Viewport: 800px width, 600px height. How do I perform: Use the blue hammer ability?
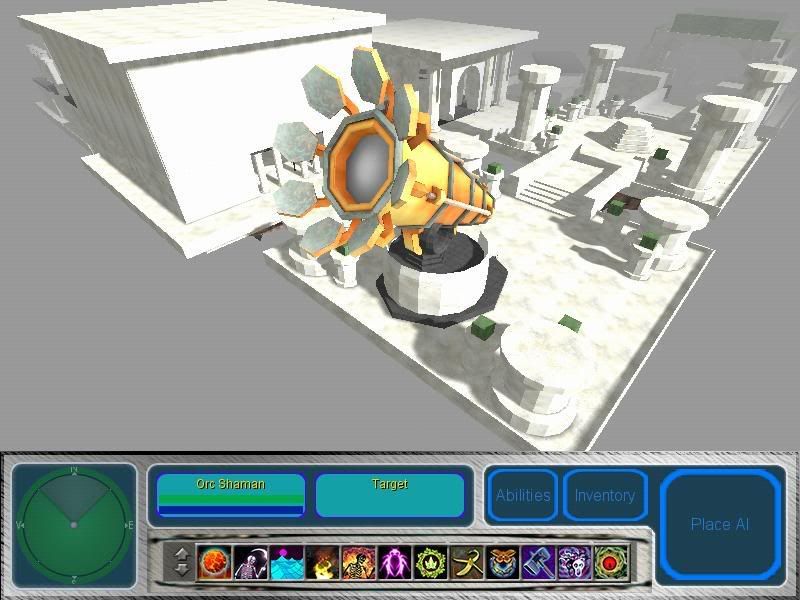(539, 562)
